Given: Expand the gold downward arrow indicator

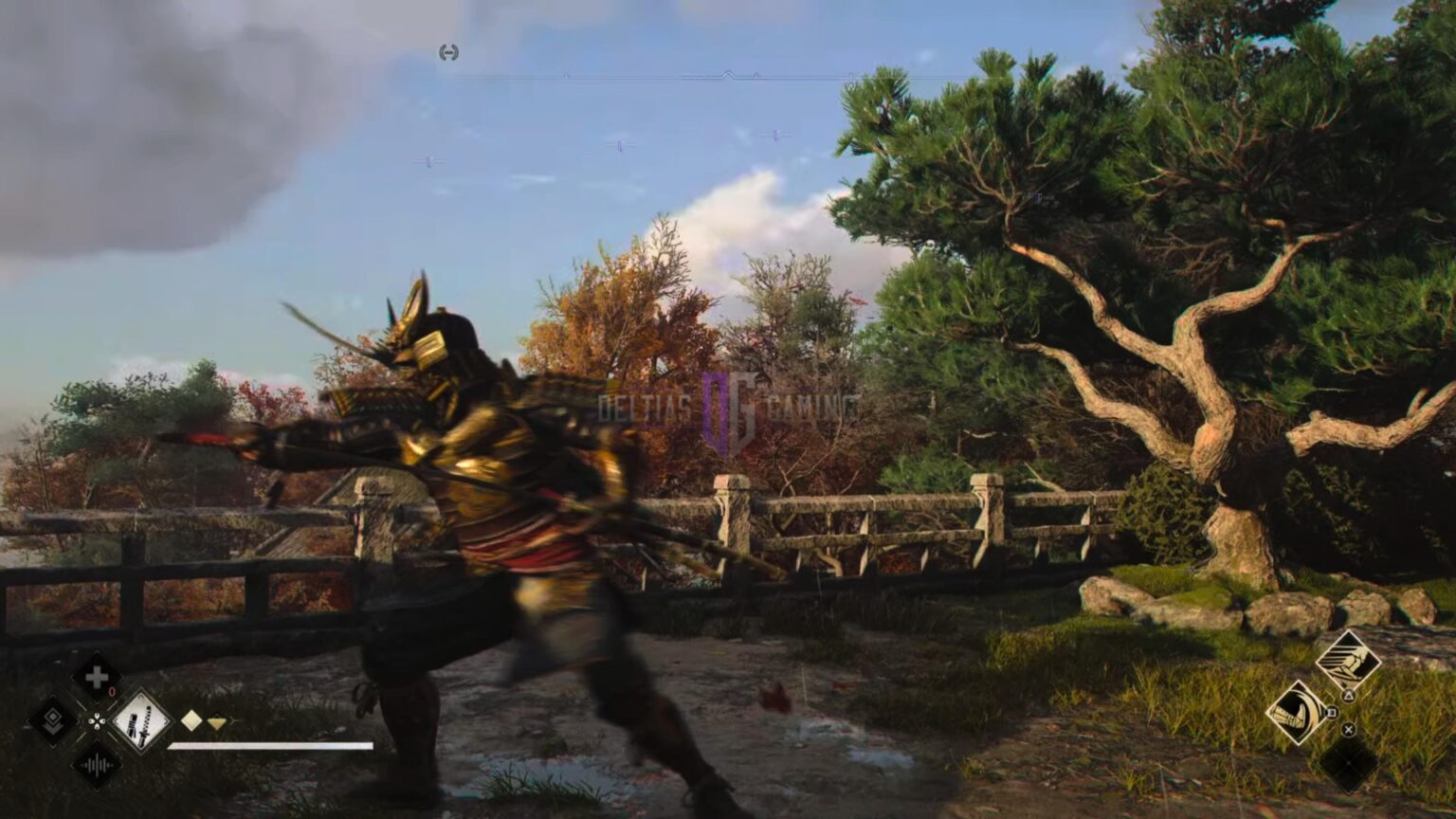Looking at the screenshot, I should (217, 722).
